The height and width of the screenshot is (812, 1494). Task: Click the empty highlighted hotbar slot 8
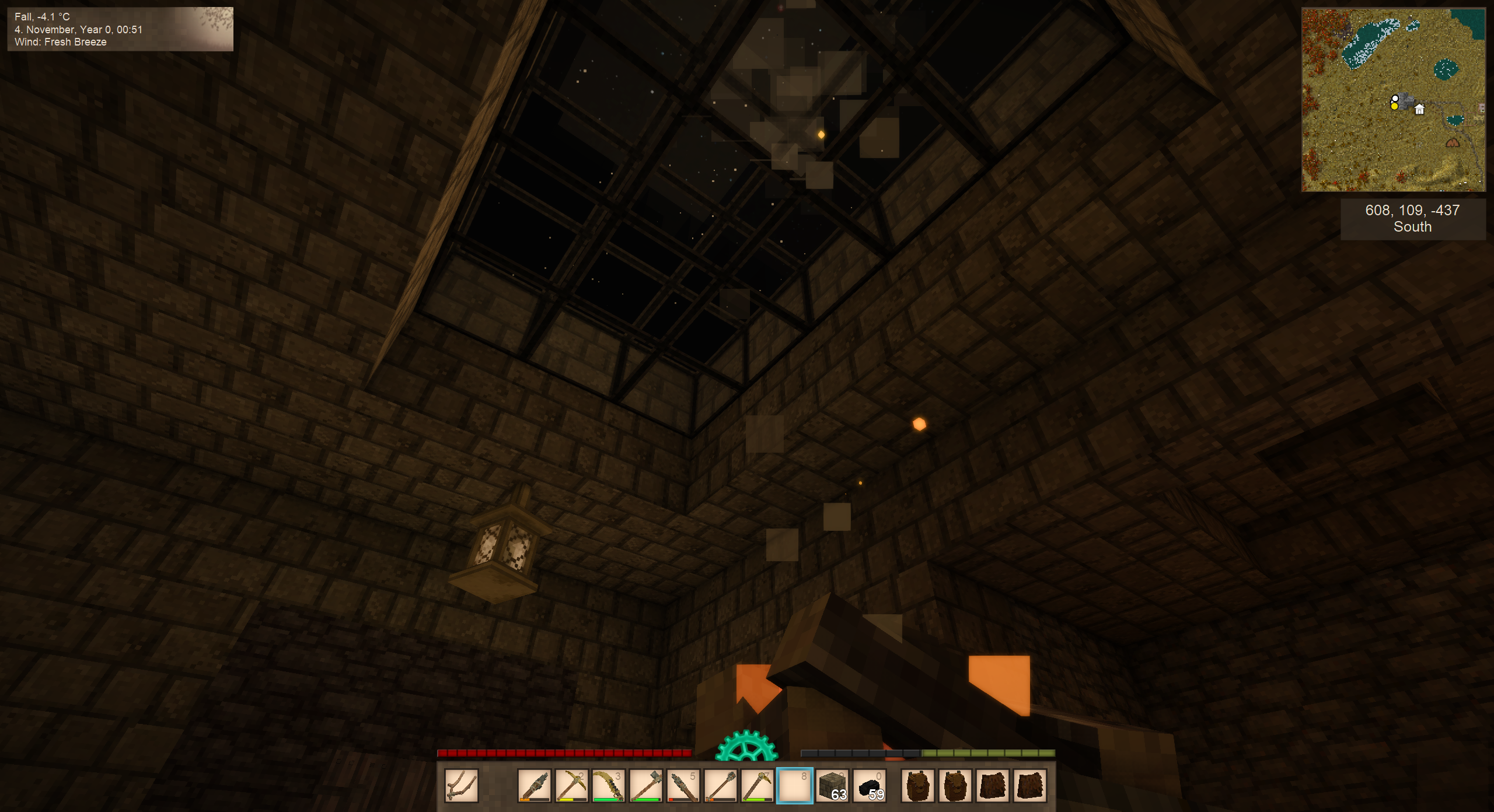[x=795, y=785]
